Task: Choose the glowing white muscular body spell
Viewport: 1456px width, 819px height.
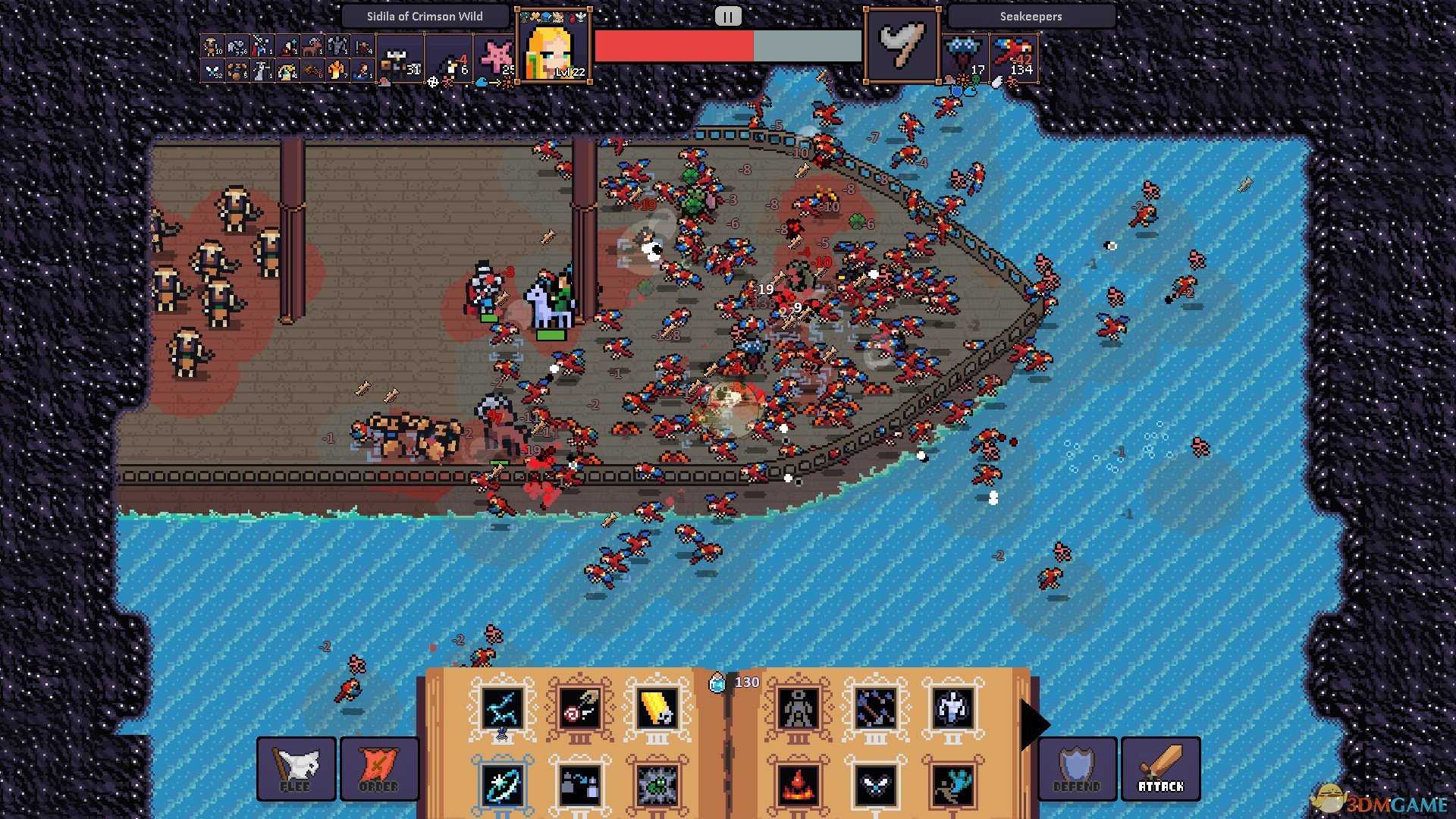Action: [952, 708]
